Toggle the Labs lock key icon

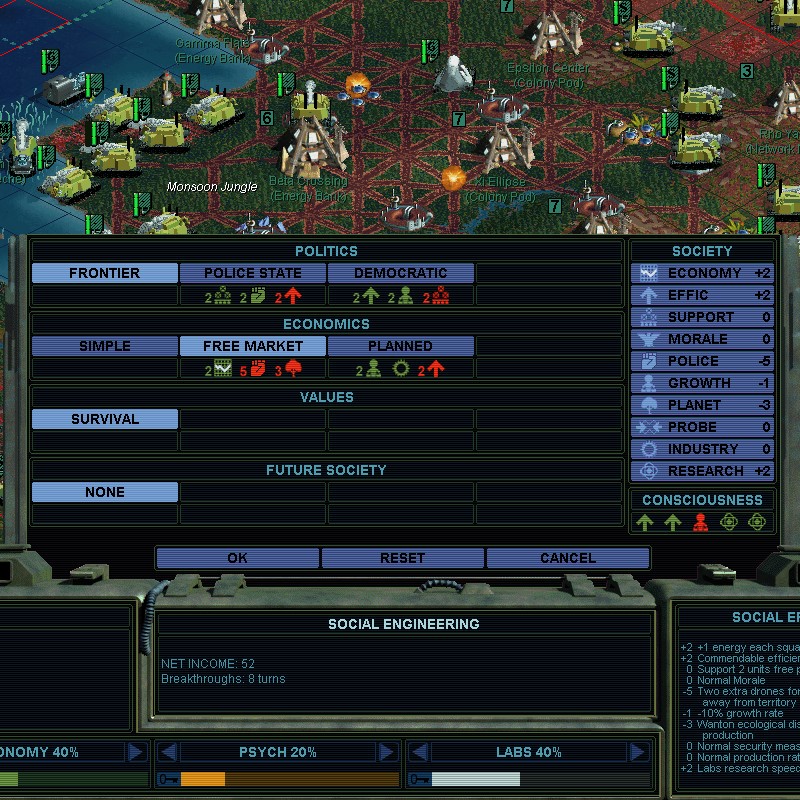(419, 779)
